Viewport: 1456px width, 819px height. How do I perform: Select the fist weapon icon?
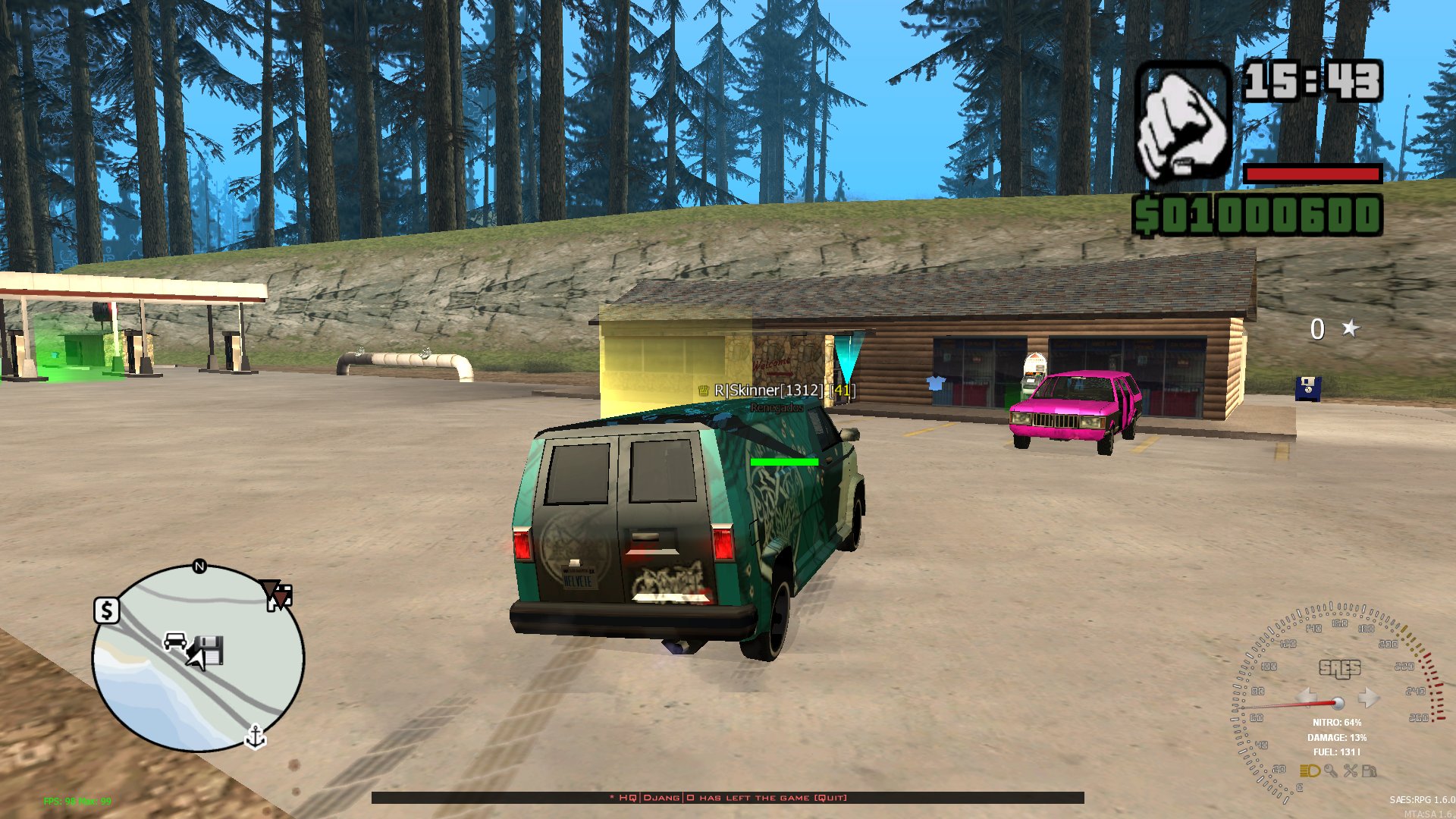(x=1182, y=123)
